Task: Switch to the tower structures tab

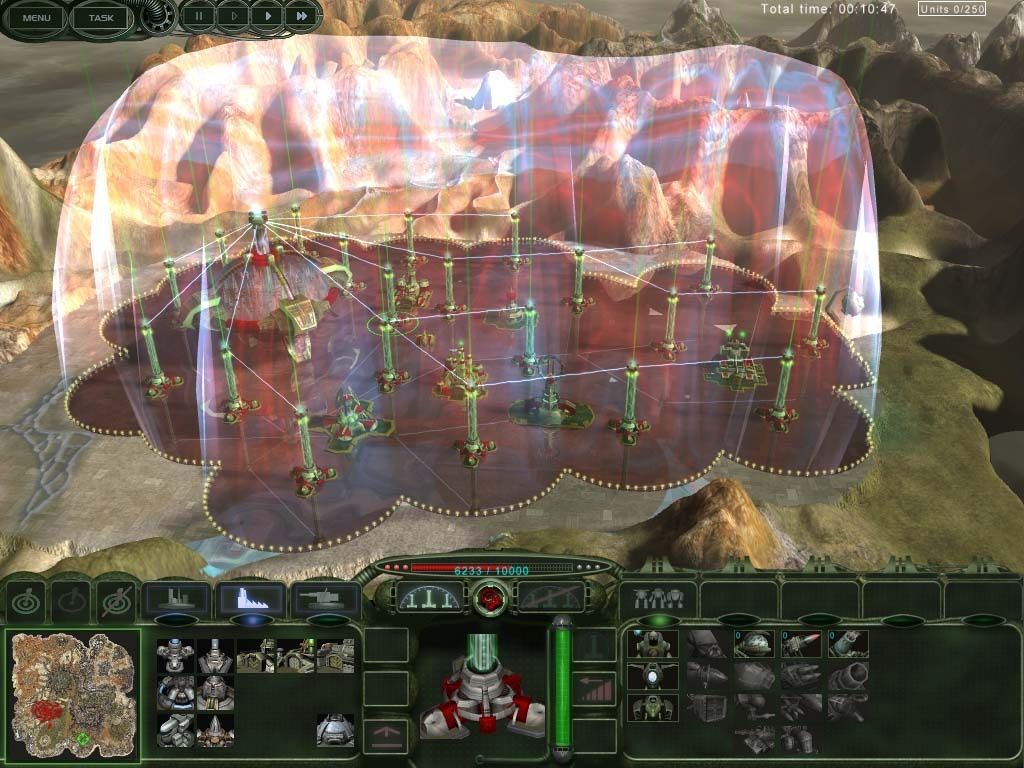Action: pyautogui.click(x=251, y=599)
